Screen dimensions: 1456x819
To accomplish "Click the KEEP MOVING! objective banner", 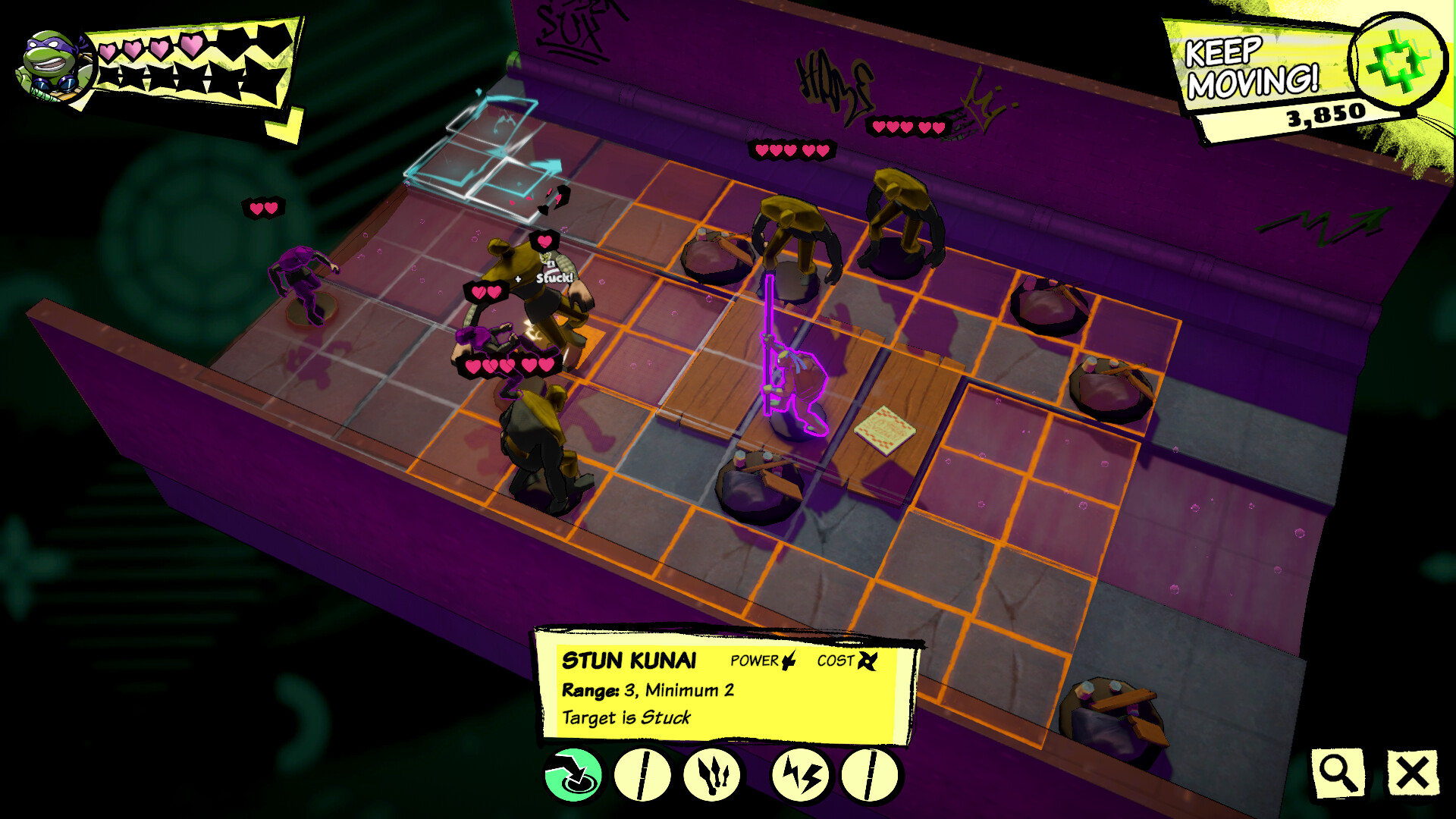I will coord(1251,64).
